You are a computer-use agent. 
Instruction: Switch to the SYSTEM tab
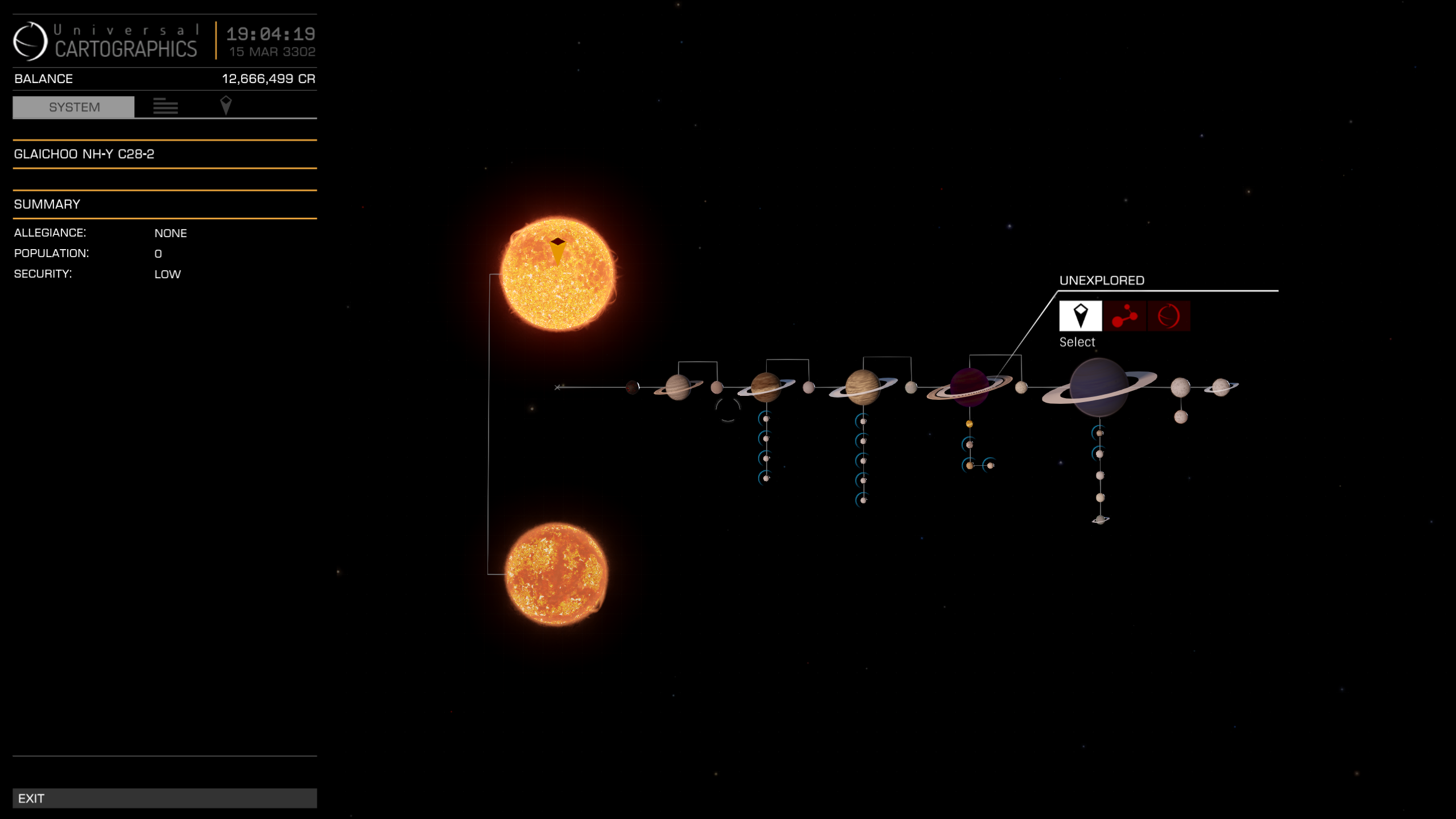(x=74, y=107)
